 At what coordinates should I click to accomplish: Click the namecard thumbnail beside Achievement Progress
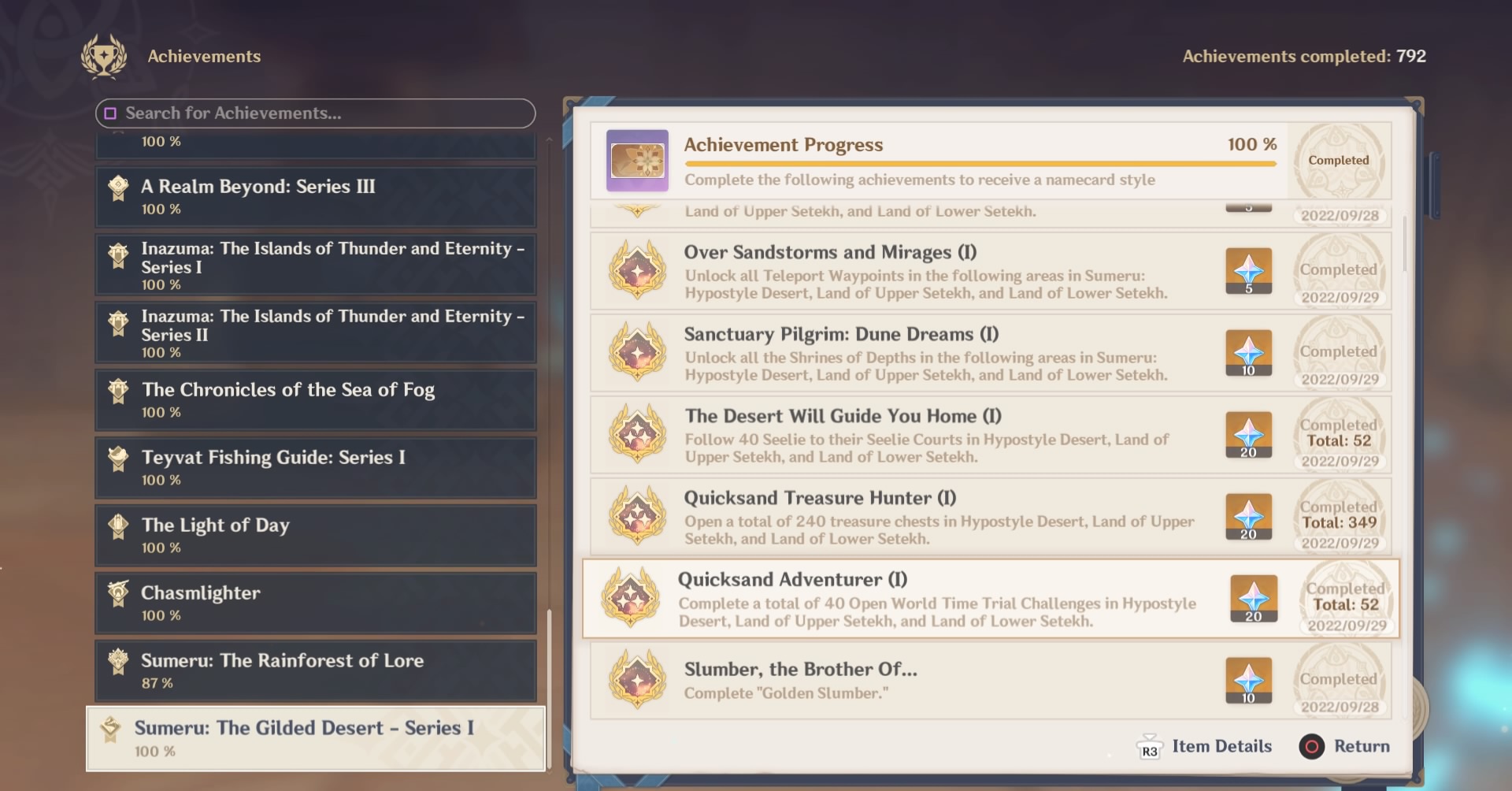point(637,161)
